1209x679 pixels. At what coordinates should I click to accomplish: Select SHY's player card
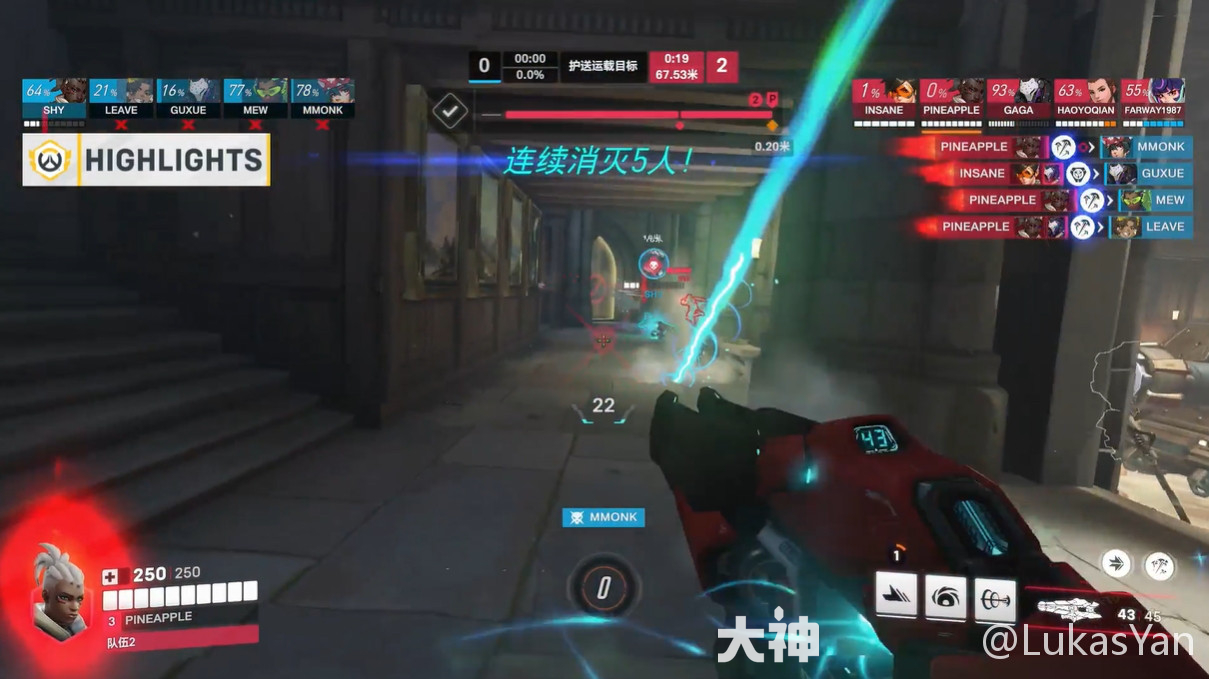click(54, 98)
